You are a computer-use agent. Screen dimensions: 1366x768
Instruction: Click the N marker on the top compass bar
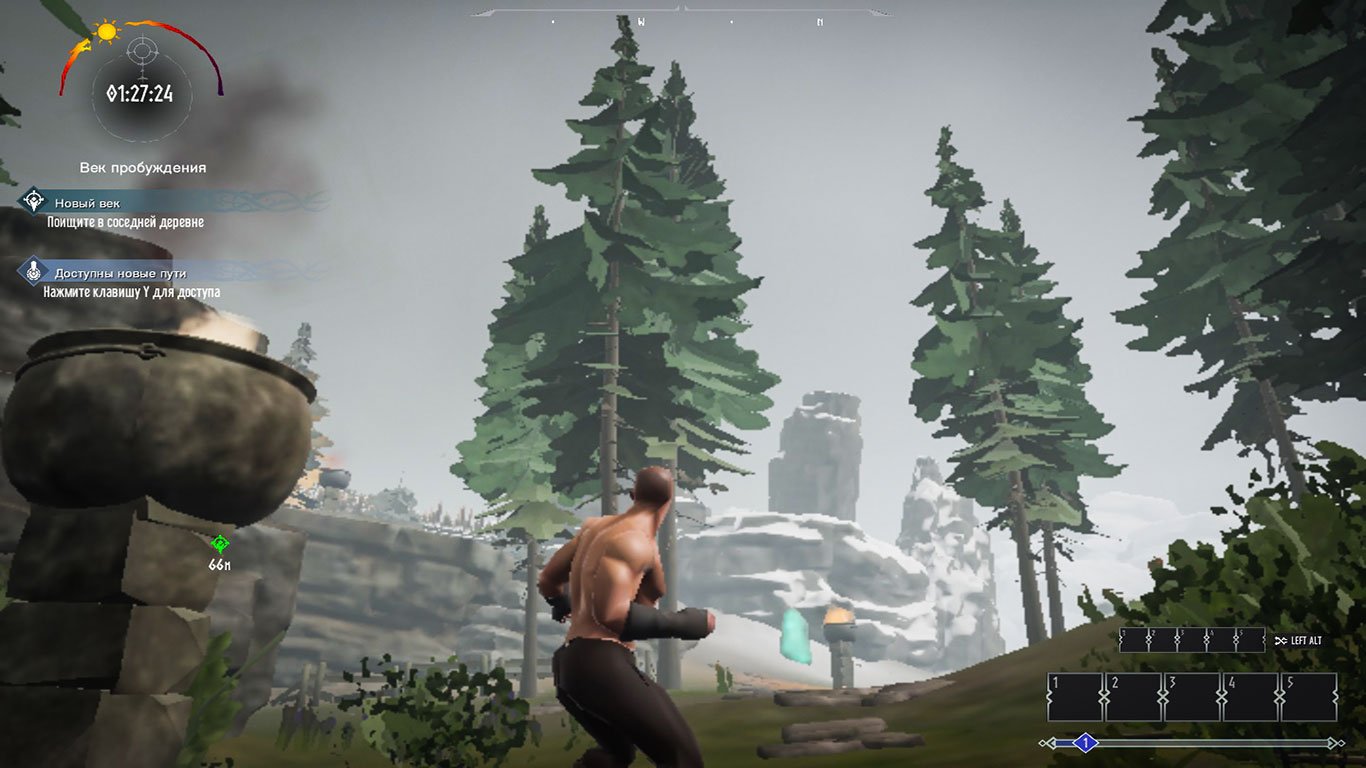point(819,20)
